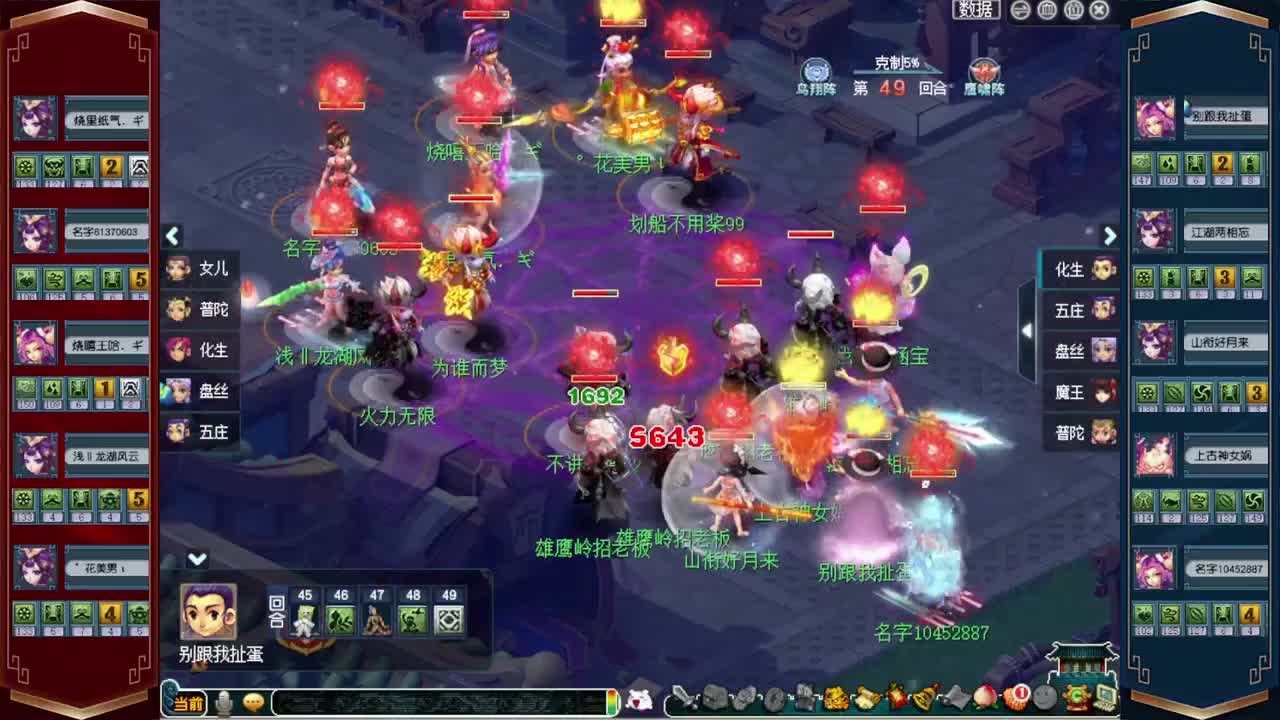Toggle auto-battle with the circular icon beside 数据
Viewport: 1280px width, 720px height.
click(x=1020, y=9)
